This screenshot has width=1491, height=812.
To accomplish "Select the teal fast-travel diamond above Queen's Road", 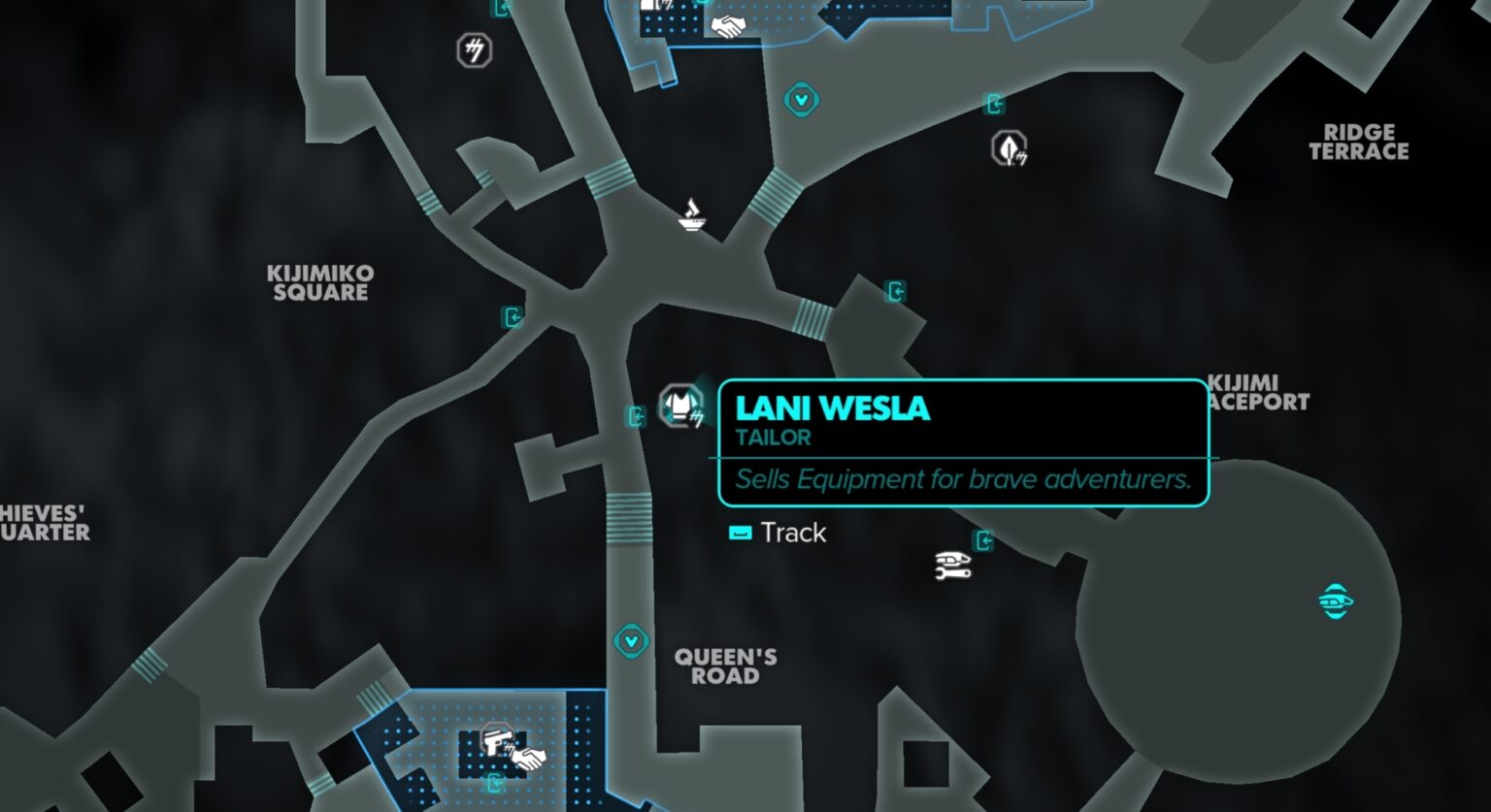I will (x=632, y=640).
